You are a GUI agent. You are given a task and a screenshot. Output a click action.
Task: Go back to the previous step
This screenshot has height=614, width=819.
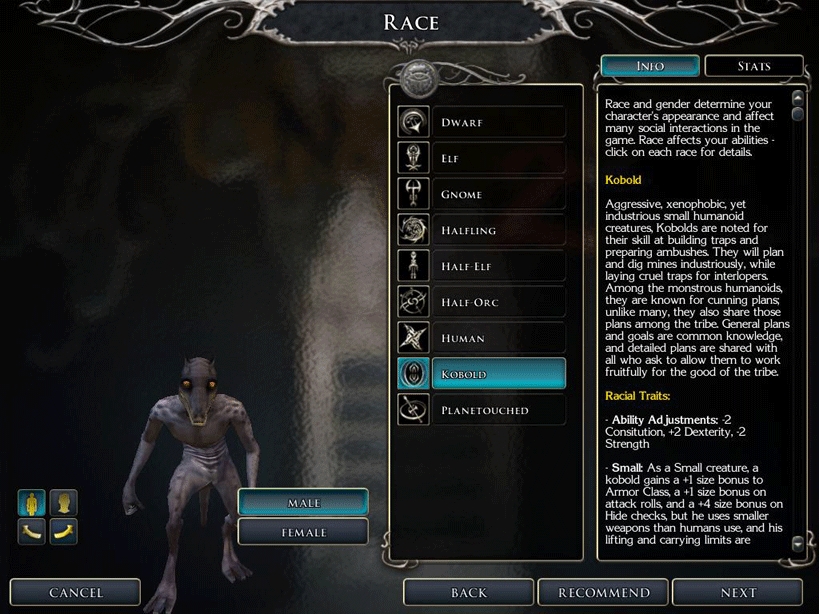[x=469, y=593]
